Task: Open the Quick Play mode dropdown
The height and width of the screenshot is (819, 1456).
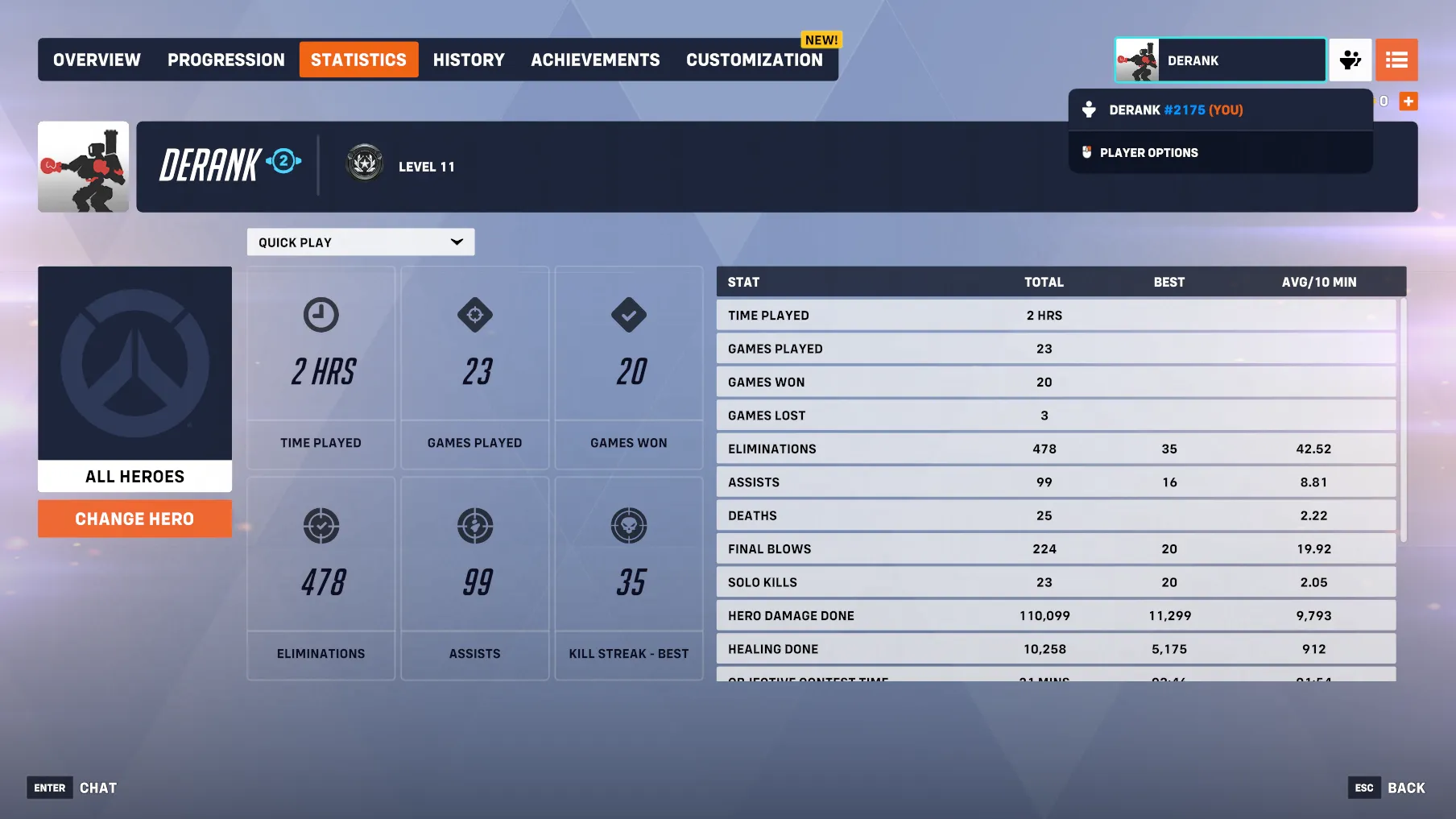Action: point(360,242)
